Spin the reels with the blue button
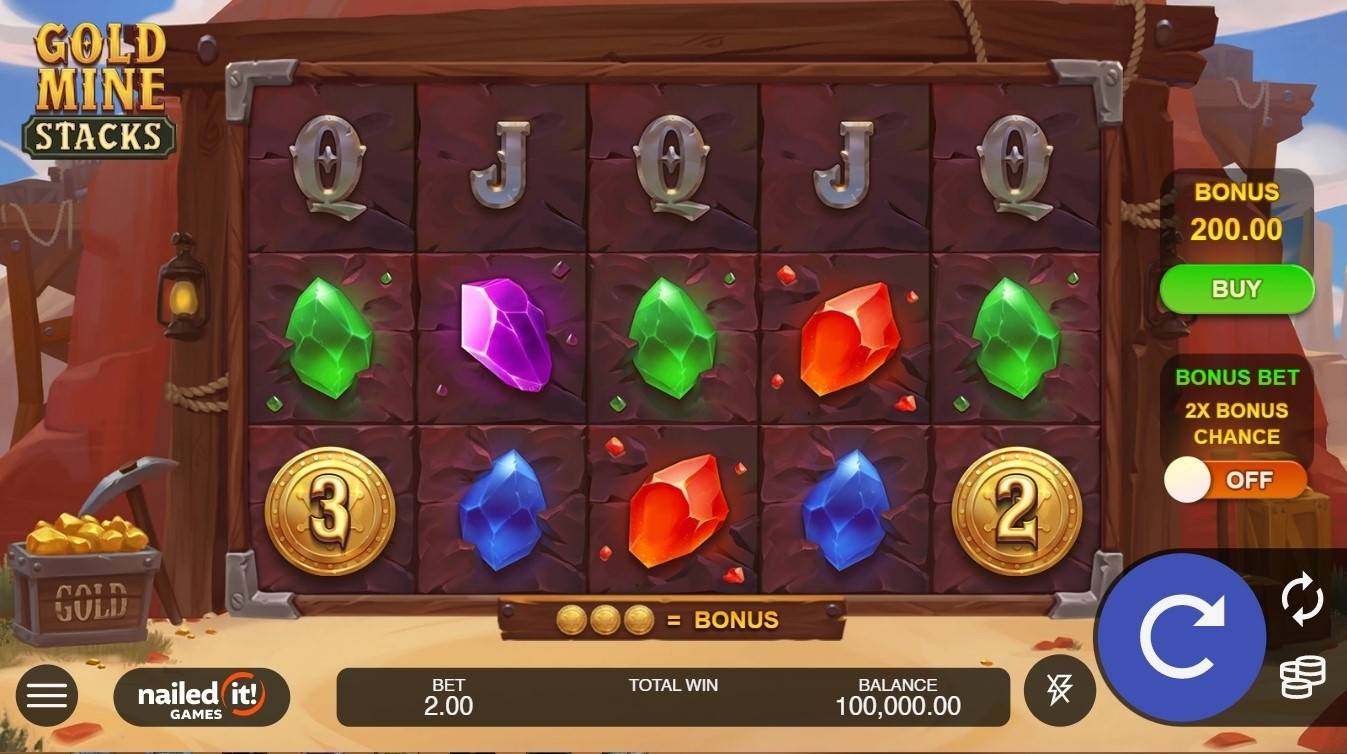1347x754 pixels. (x=1181, y=637)
